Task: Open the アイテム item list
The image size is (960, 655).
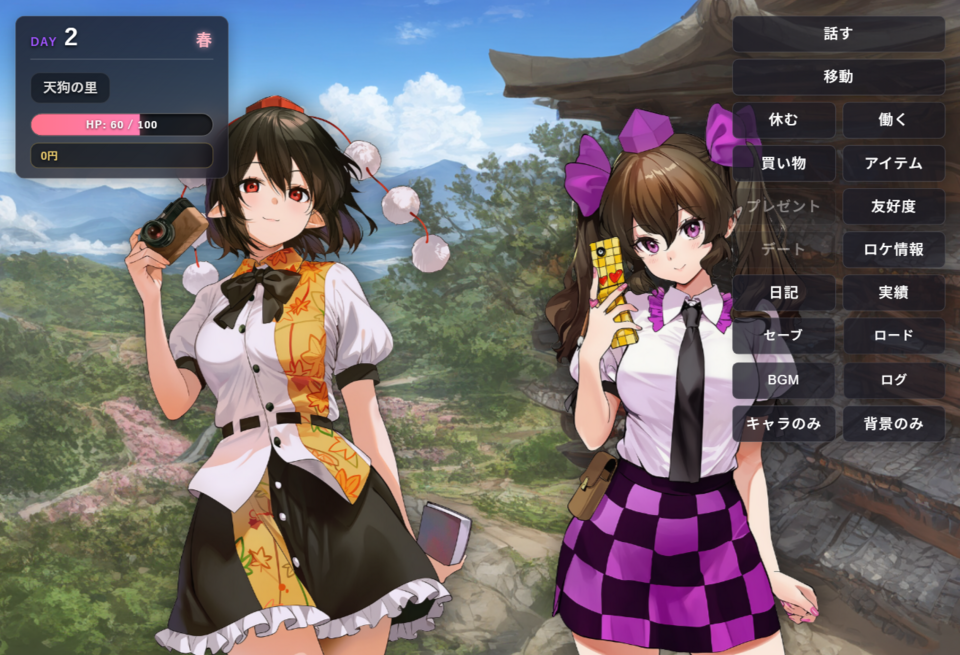Action: (893, 163)
